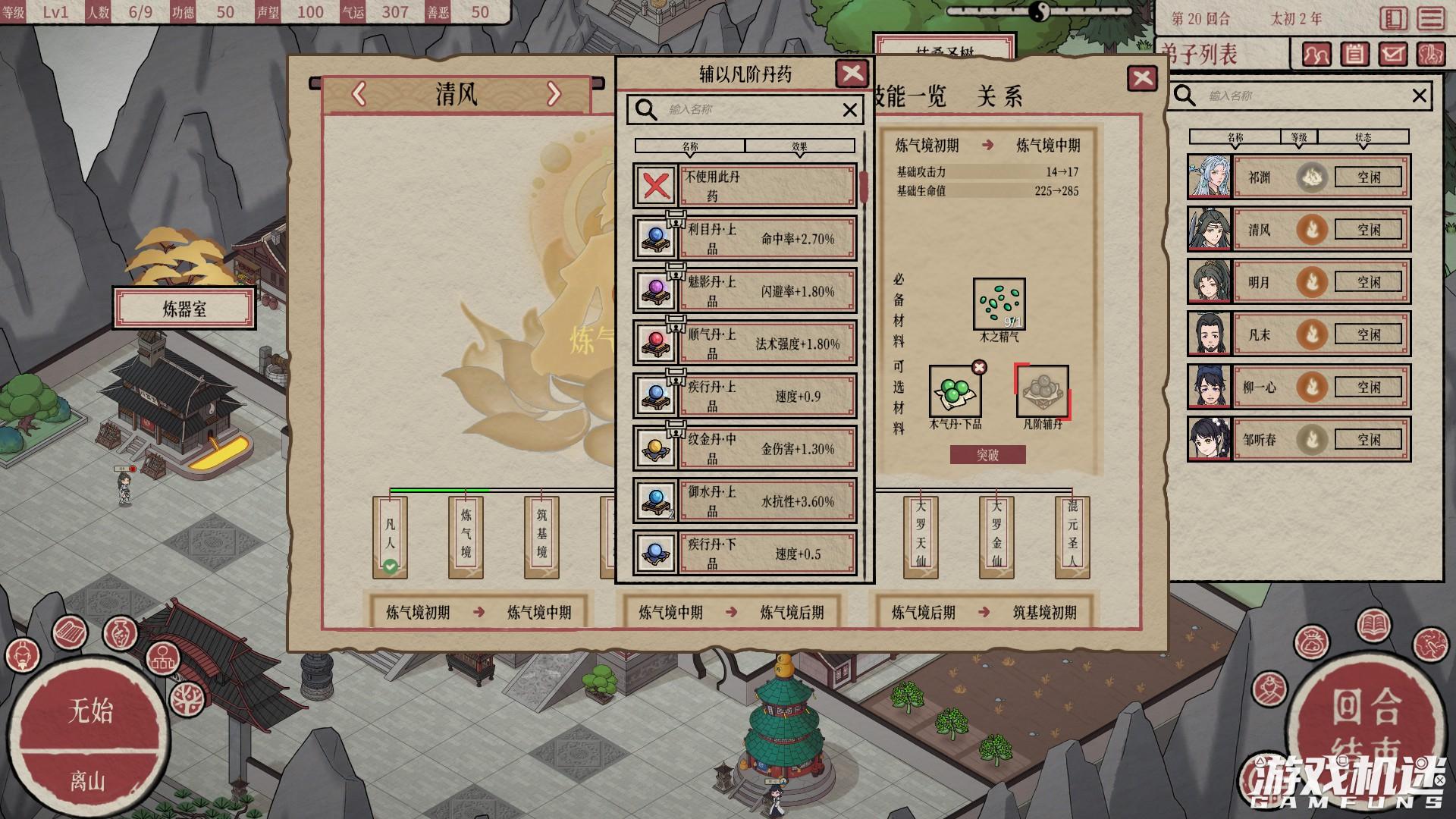Click the vase inventory icon above 无始
1456x819 pixels.
tap(120, 633)
